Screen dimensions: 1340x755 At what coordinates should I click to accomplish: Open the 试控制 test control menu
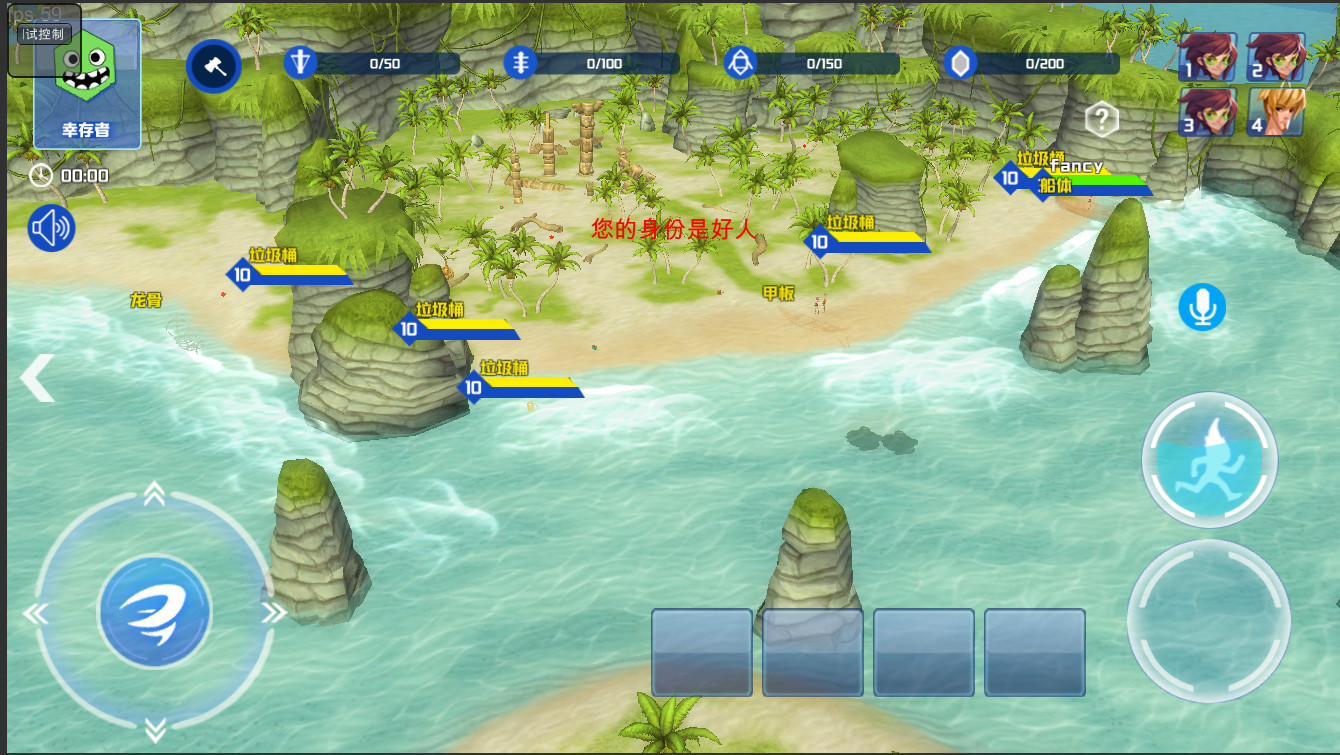42,32
